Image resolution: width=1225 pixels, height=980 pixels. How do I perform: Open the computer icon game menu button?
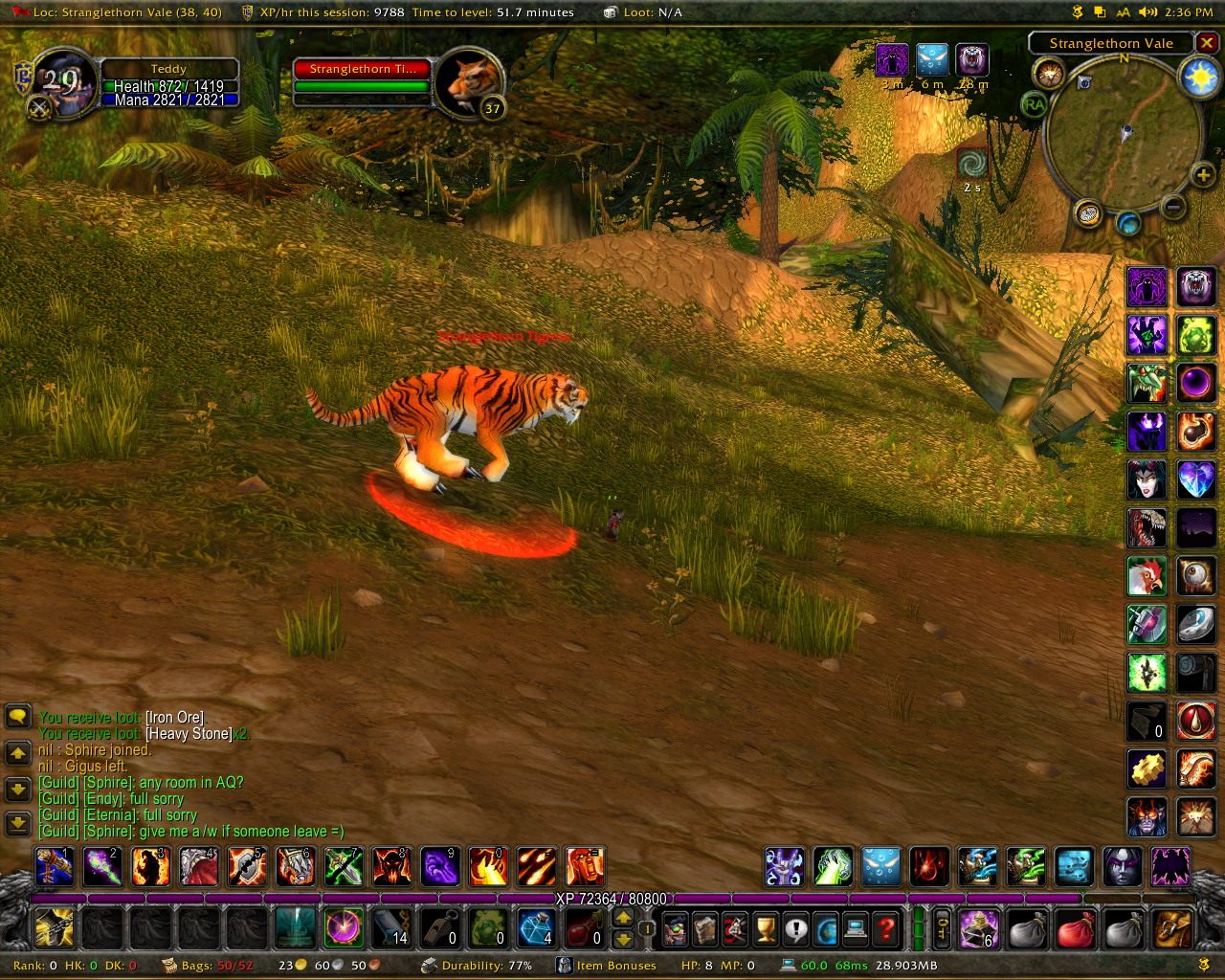pyautogui.click(x=857, y=928)
